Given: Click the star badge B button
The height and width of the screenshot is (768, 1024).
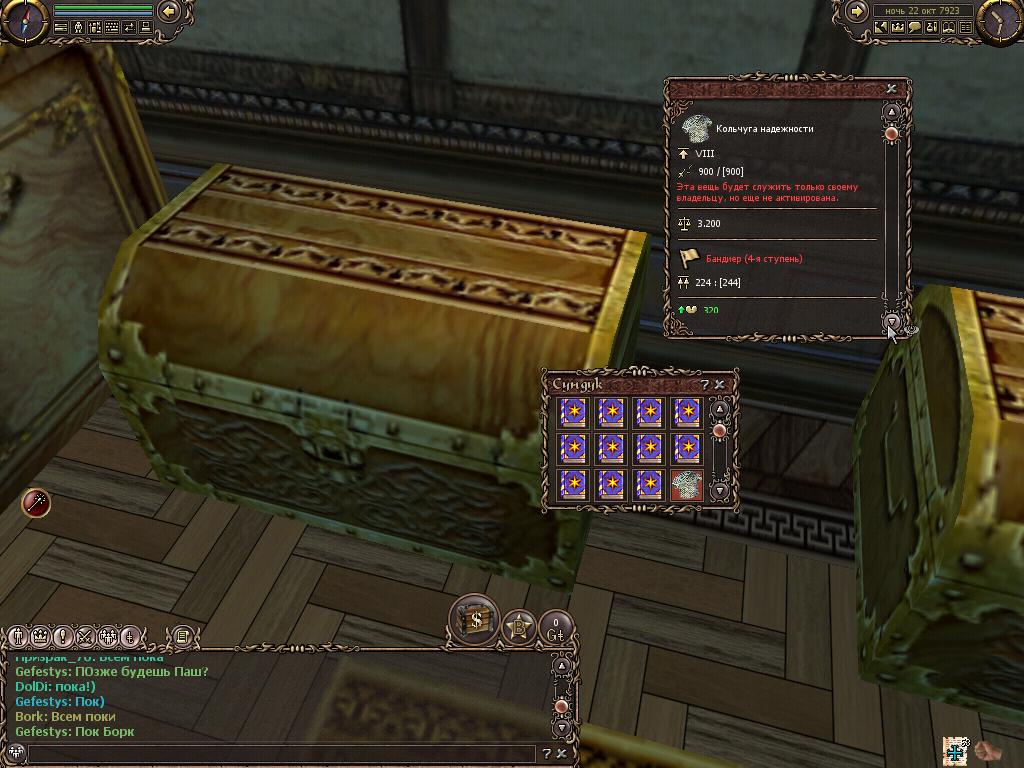Looking at the screenshot, I should click(x=518, y=628).
